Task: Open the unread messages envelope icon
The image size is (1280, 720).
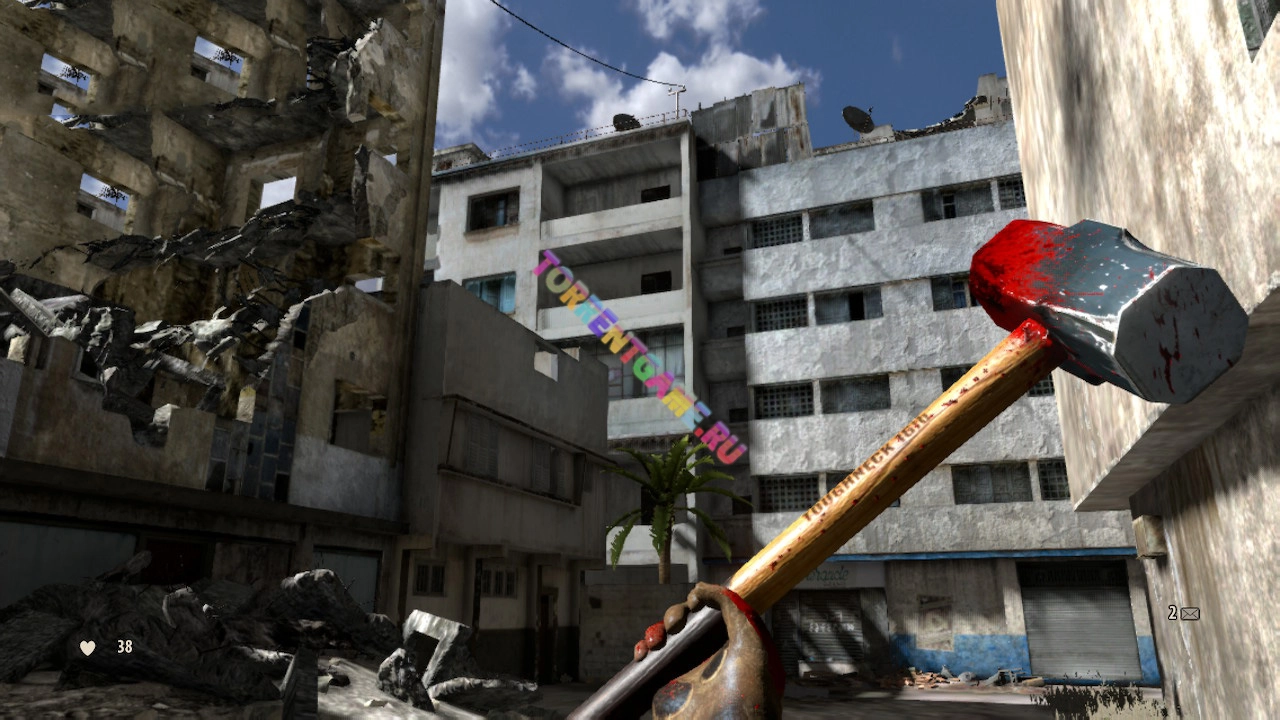Action: [x=1189, y=614]
